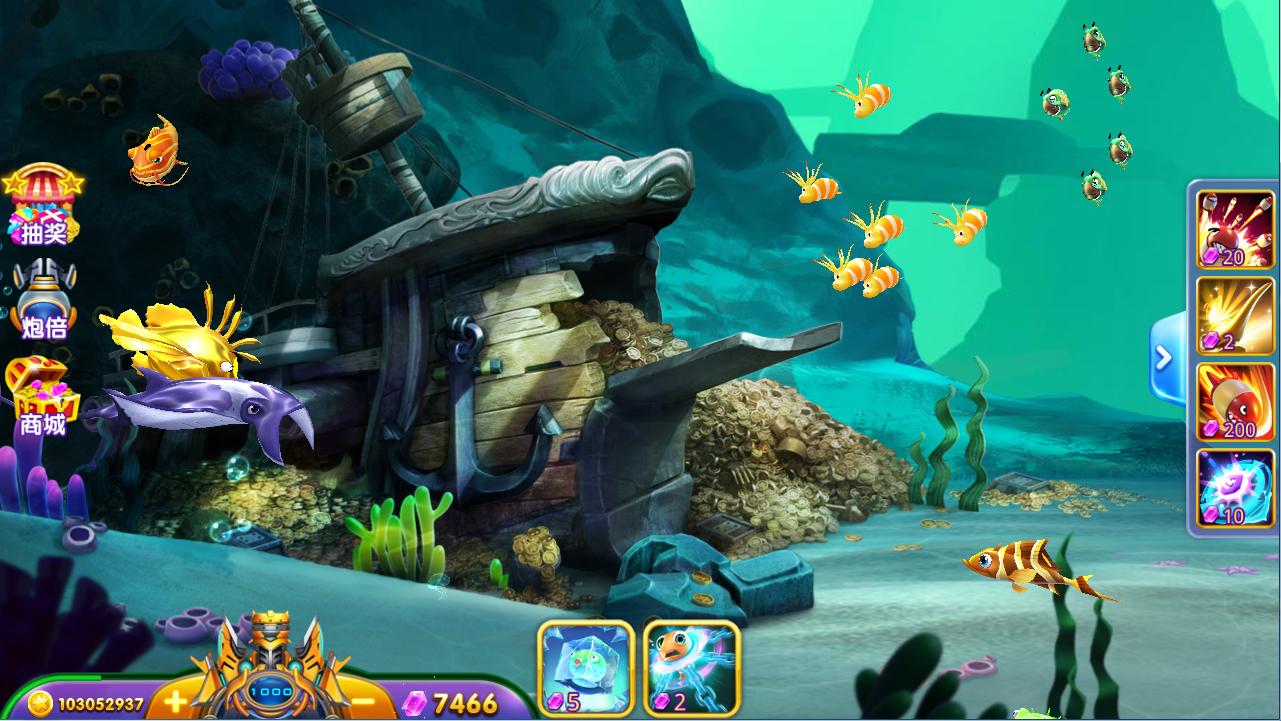The image size is (1281, 721).
Task: Open the 炮倍 cannon multiplier menu
Action: [x=44, y=300]
